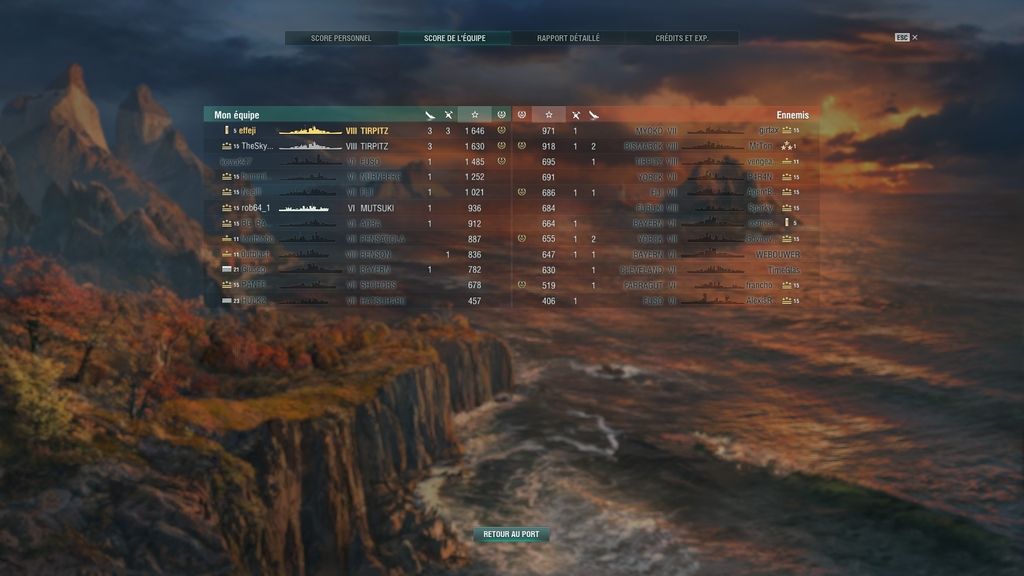Switch to the Score Personnel tab
The width and height of the screenshot is (1024, 576).
click(341, 38)
